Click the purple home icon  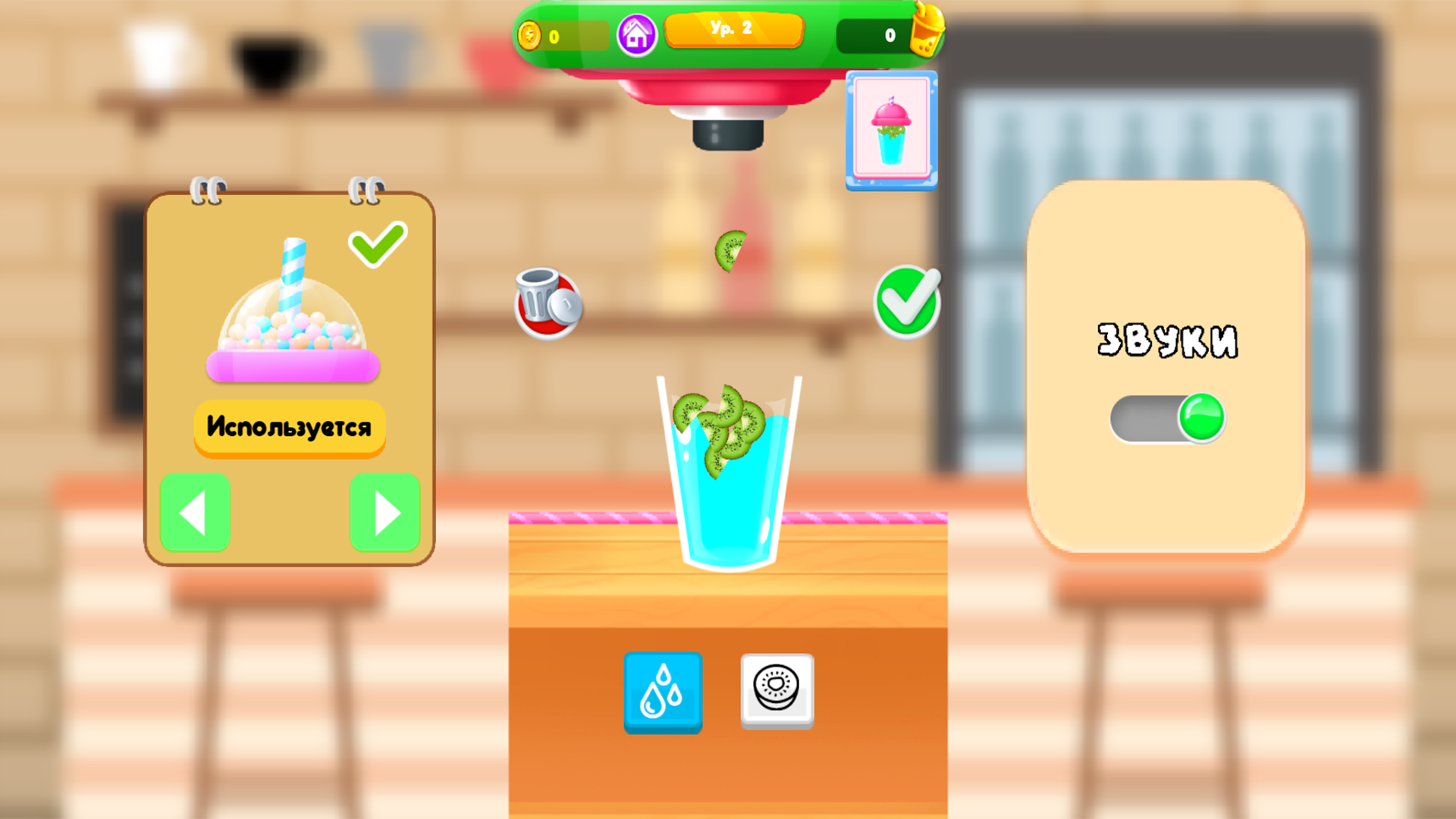click(x=637, y=34)
